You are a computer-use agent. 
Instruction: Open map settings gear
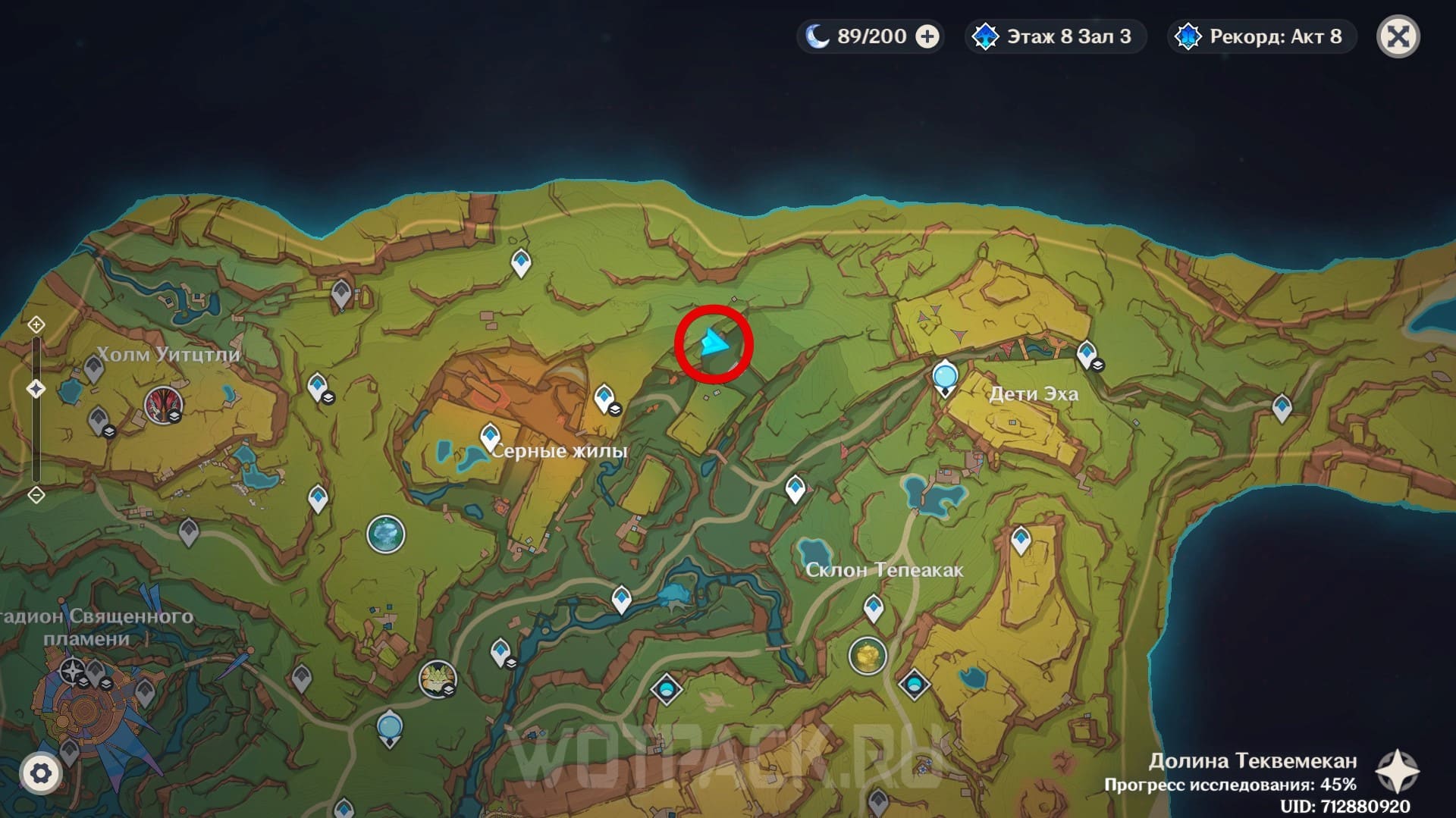(x=40, y=773)
